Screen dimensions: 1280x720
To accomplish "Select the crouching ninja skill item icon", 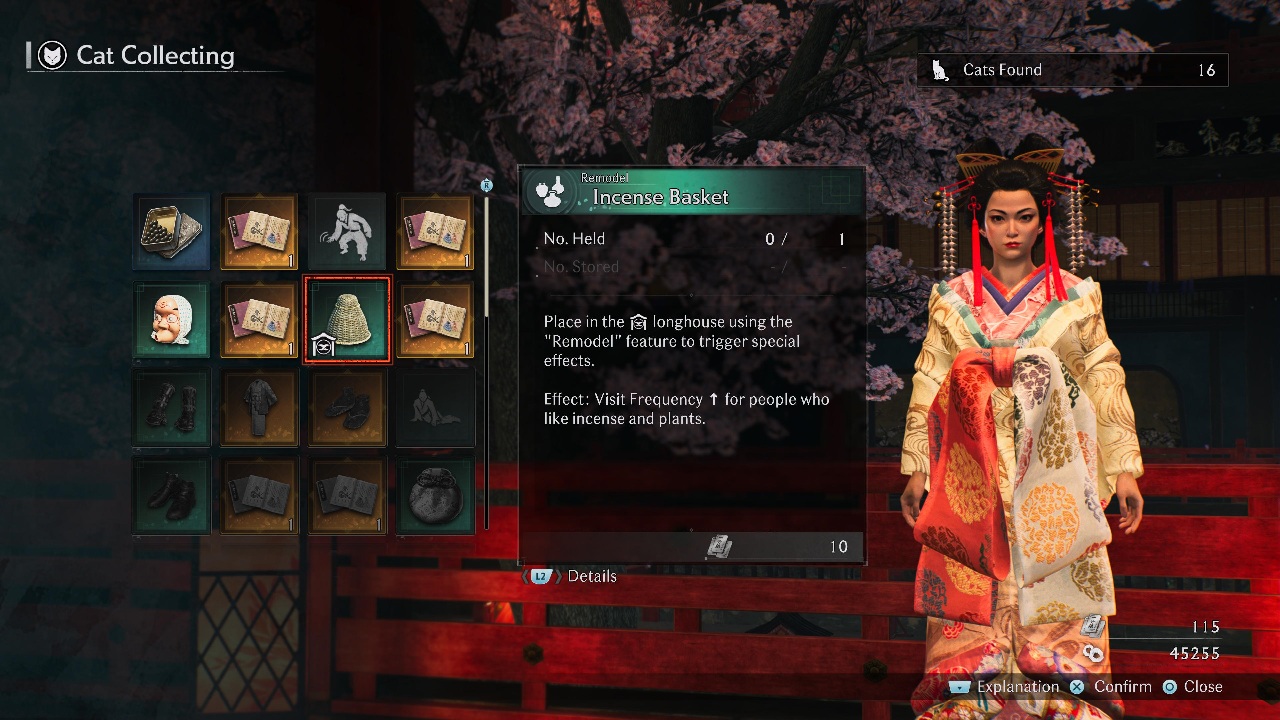I will [347, 232].
